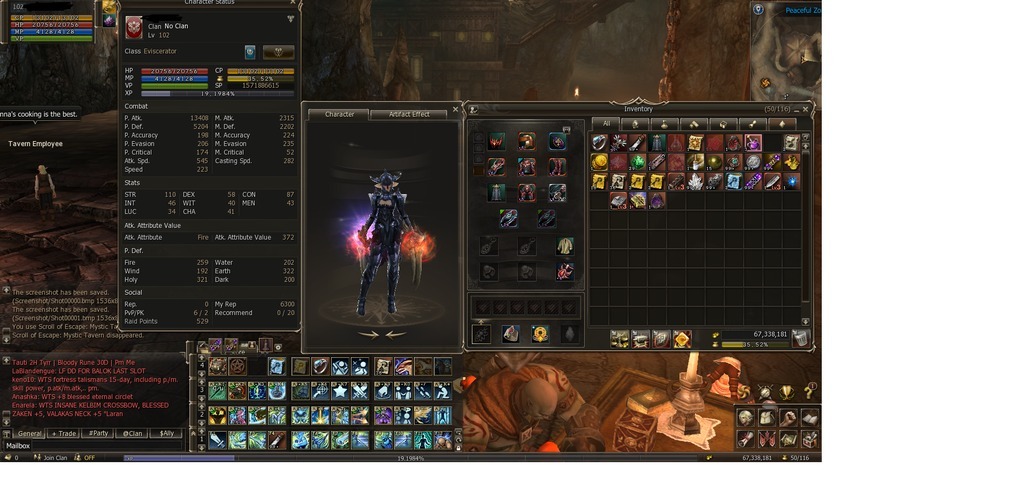Click the Join Clan button
The height and width of the screenshot is (483, 1024).
[x=53, y=458]
